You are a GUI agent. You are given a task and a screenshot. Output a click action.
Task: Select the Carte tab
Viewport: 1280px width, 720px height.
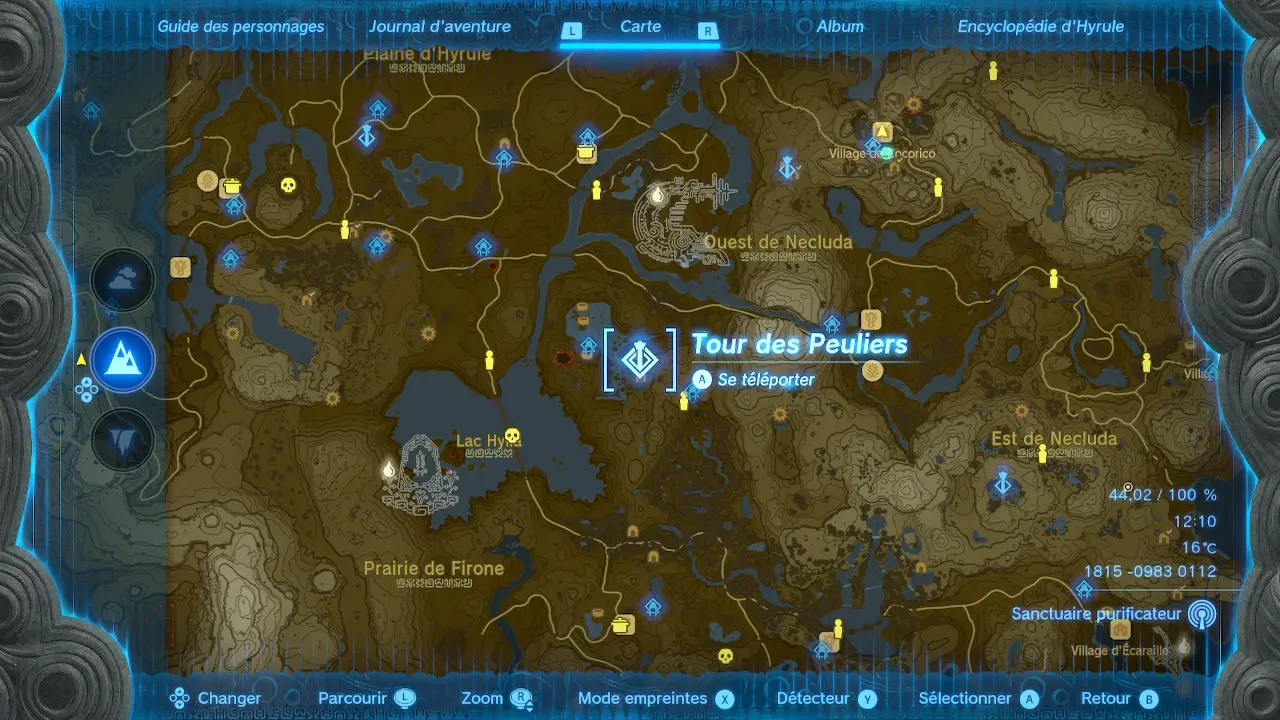click(x=640, y=27)
